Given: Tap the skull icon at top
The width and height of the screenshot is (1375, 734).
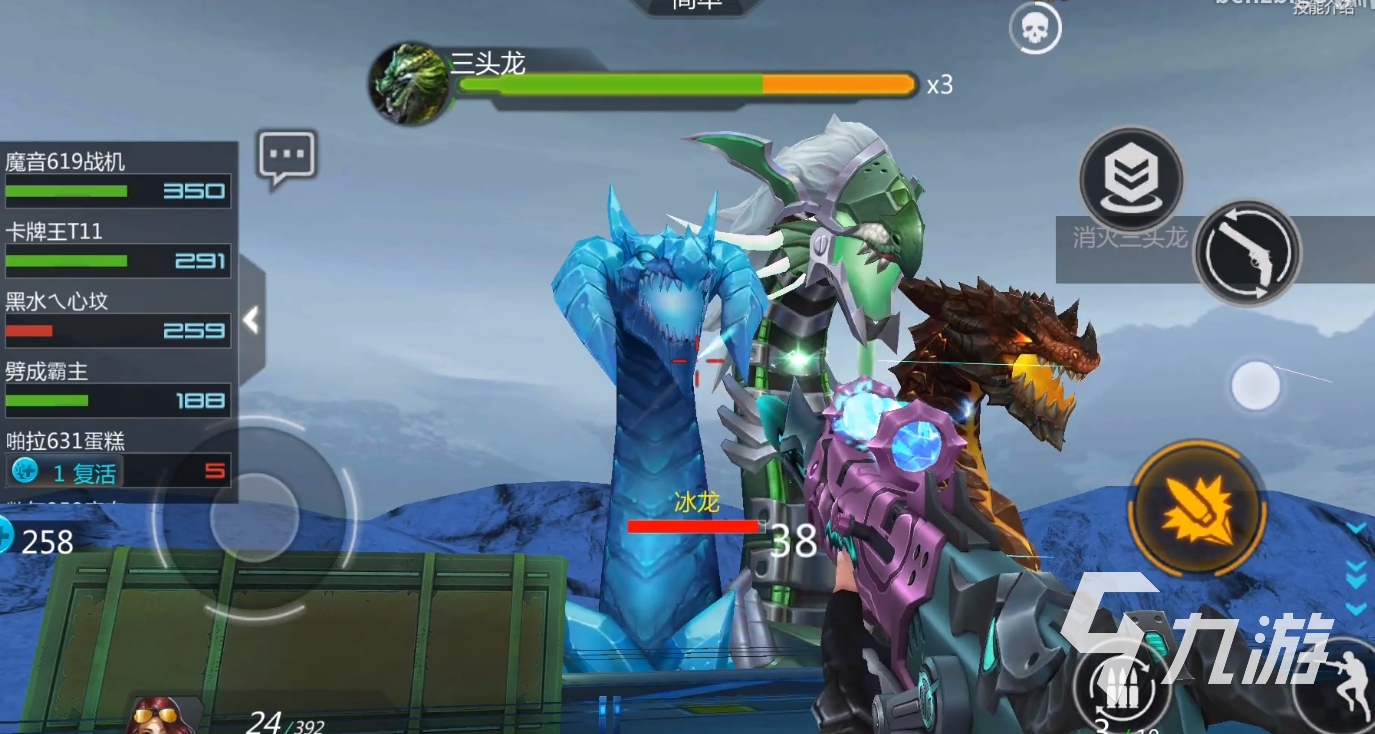Looking at the screenshot, I should point(1034,31).
